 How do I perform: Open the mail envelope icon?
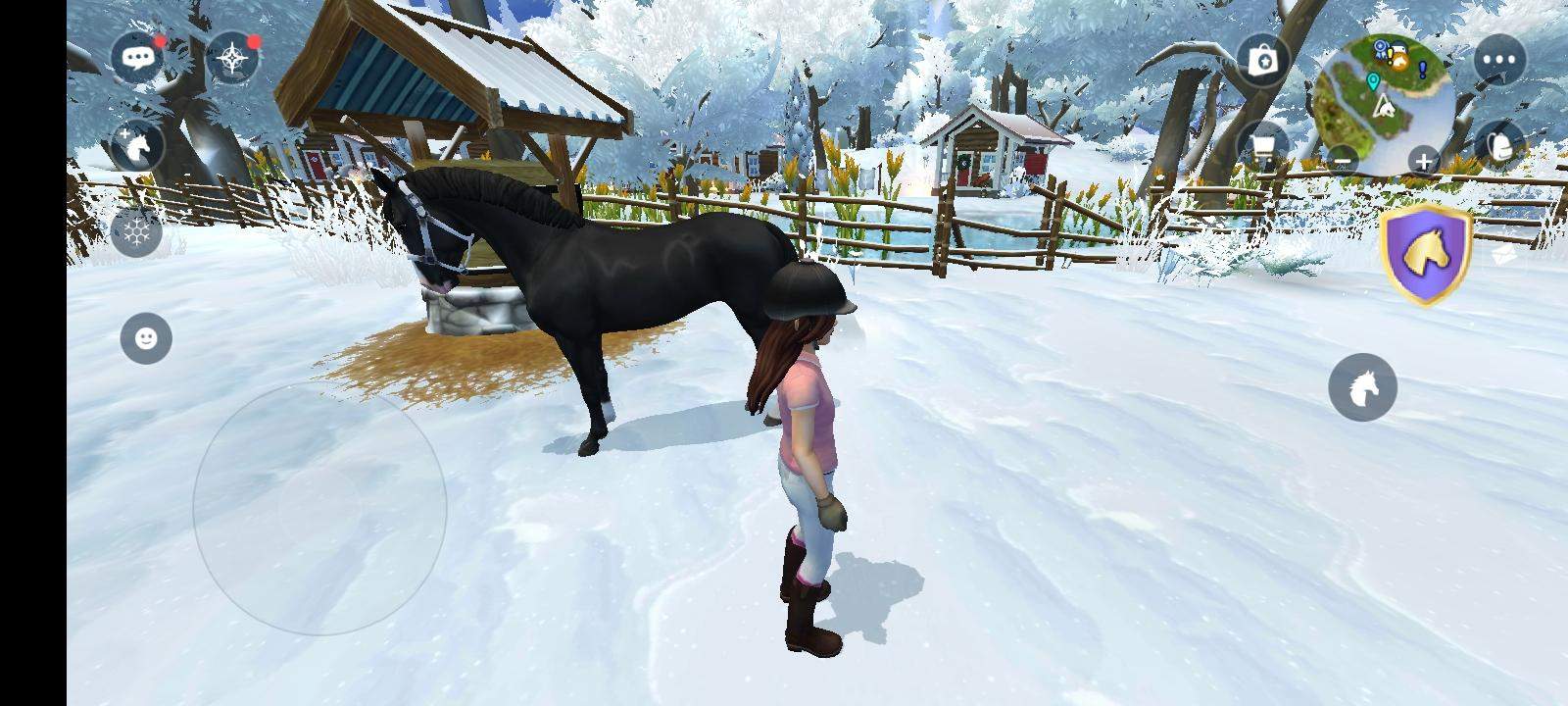(1502, 253)
